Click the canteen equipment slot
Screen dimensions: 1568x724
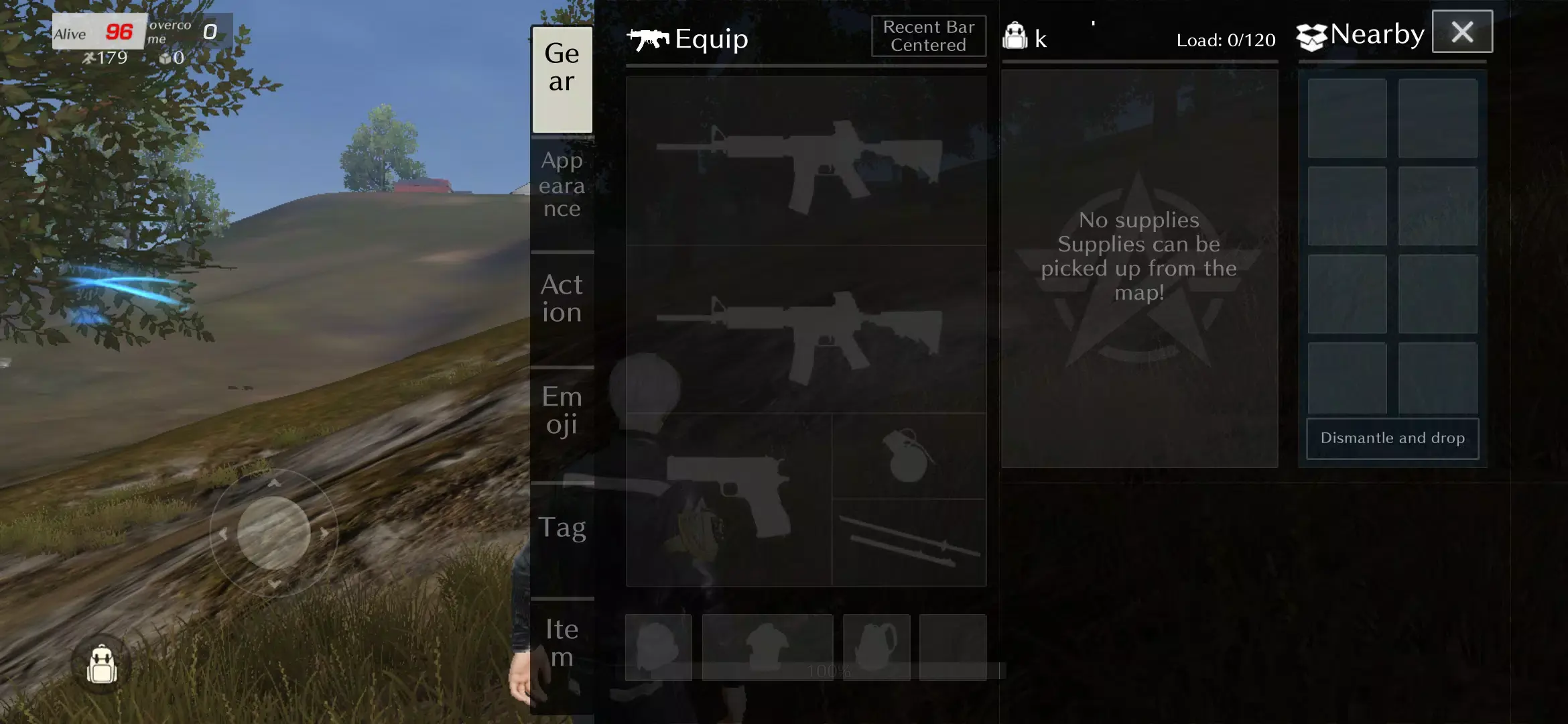pyautogui.click(x=874, y=646)
